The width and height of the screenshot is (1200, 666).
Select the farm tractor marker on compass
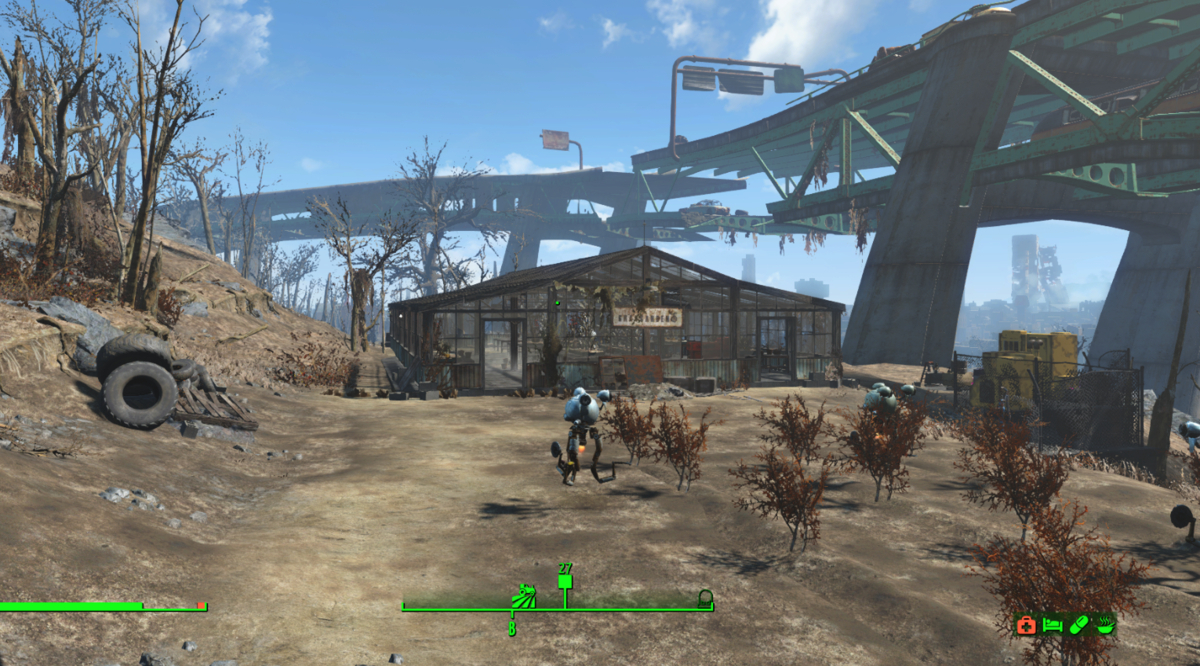point(523,597)
